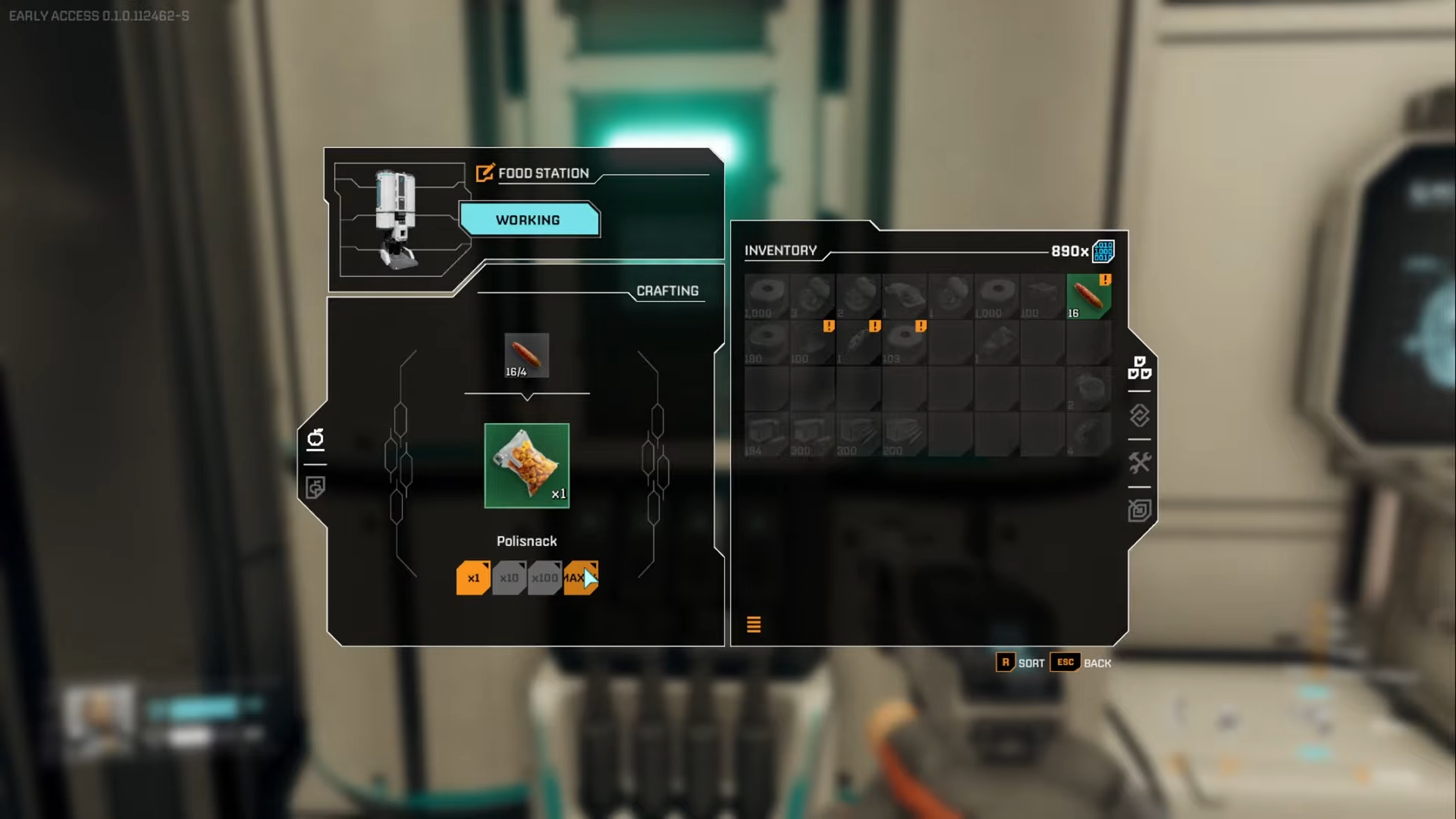Go back using the Back button
This screenshot has width=1456, height=819.
coord(1081,663)
